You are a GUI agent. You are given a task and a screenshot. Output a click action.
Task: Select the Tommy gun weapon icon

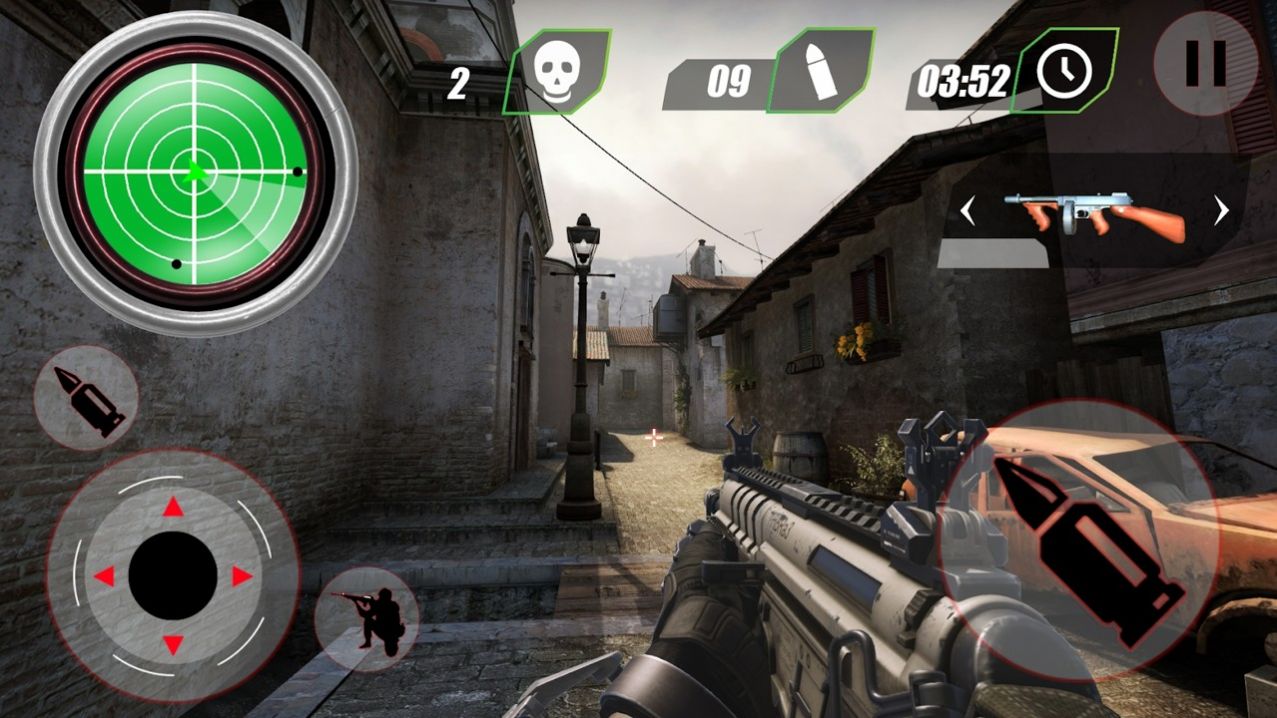pyautogui.click(x=1094, y=213)
